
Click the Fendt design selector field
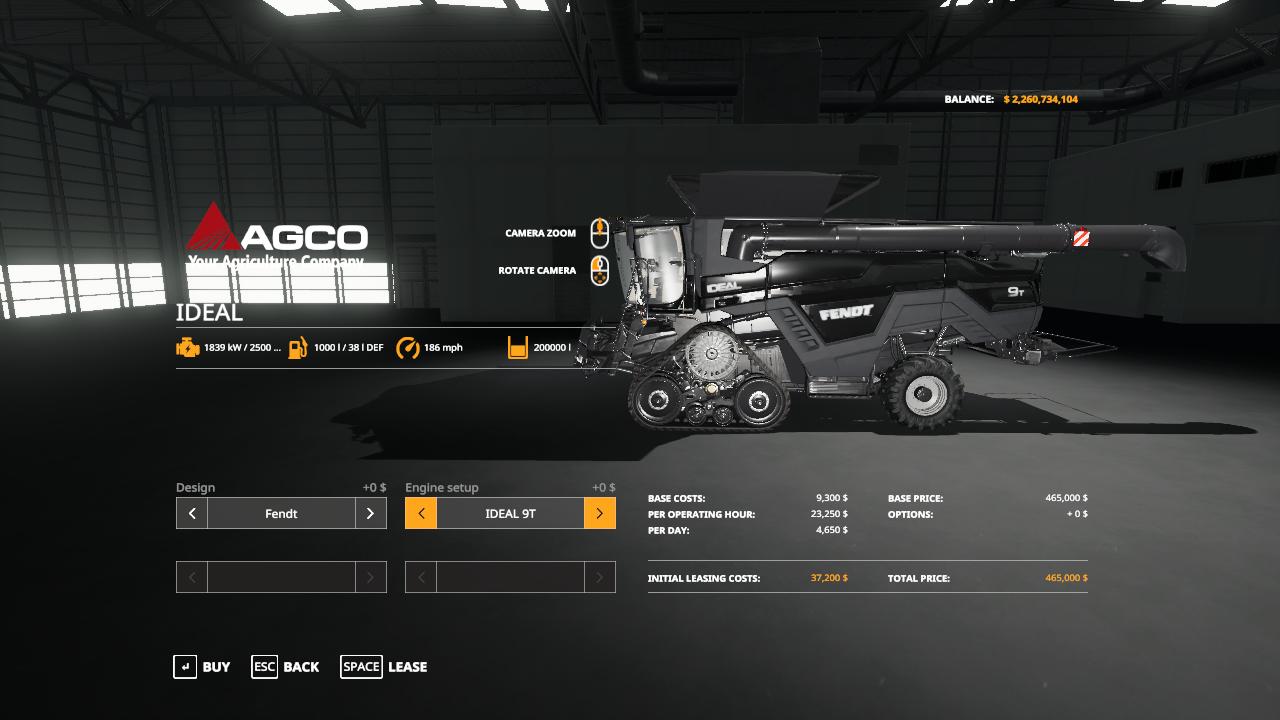(x=281, y=513)
